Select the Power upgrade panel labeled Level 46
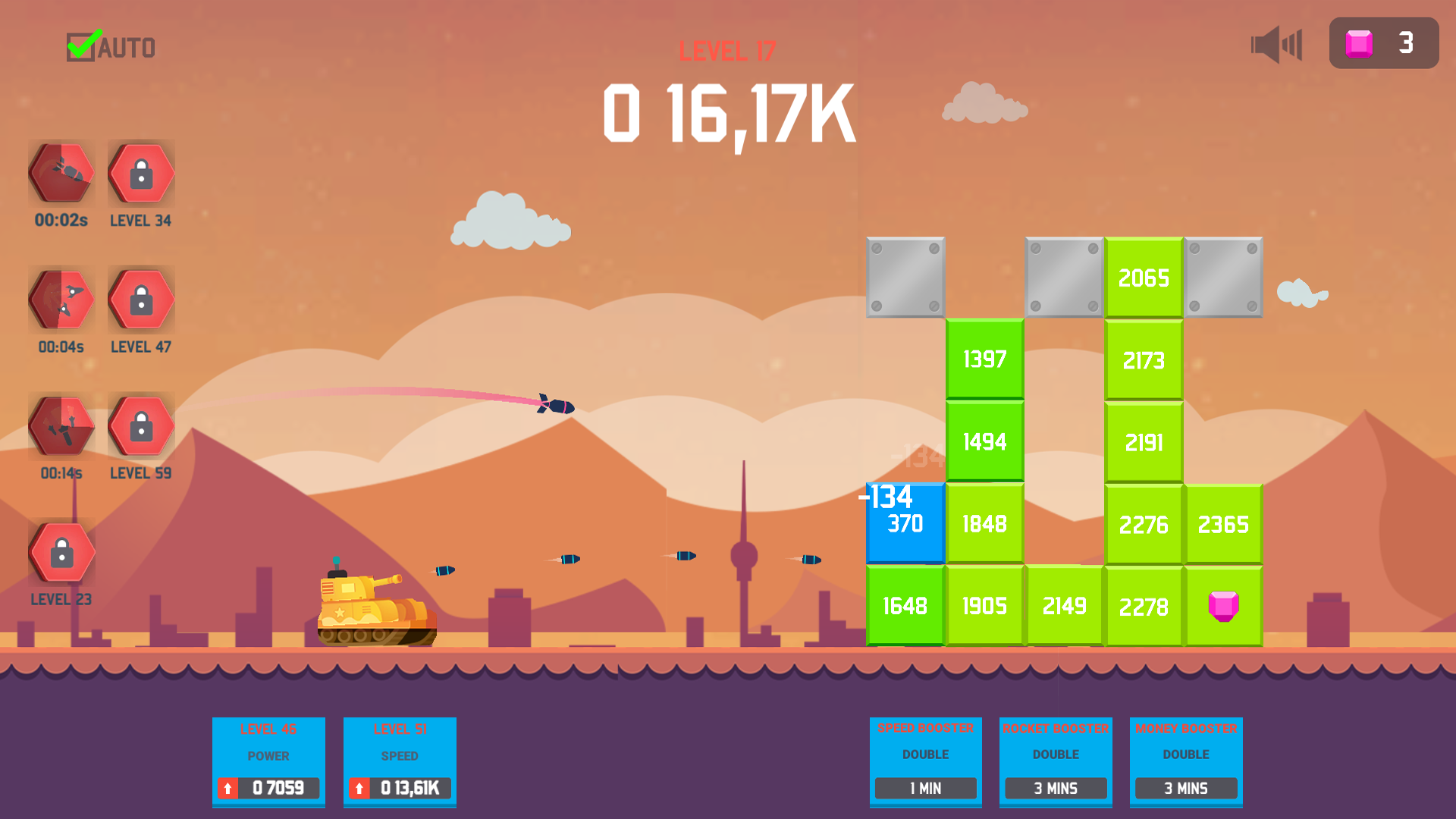This screenshot has height=819, width=1456. point(268,762)
